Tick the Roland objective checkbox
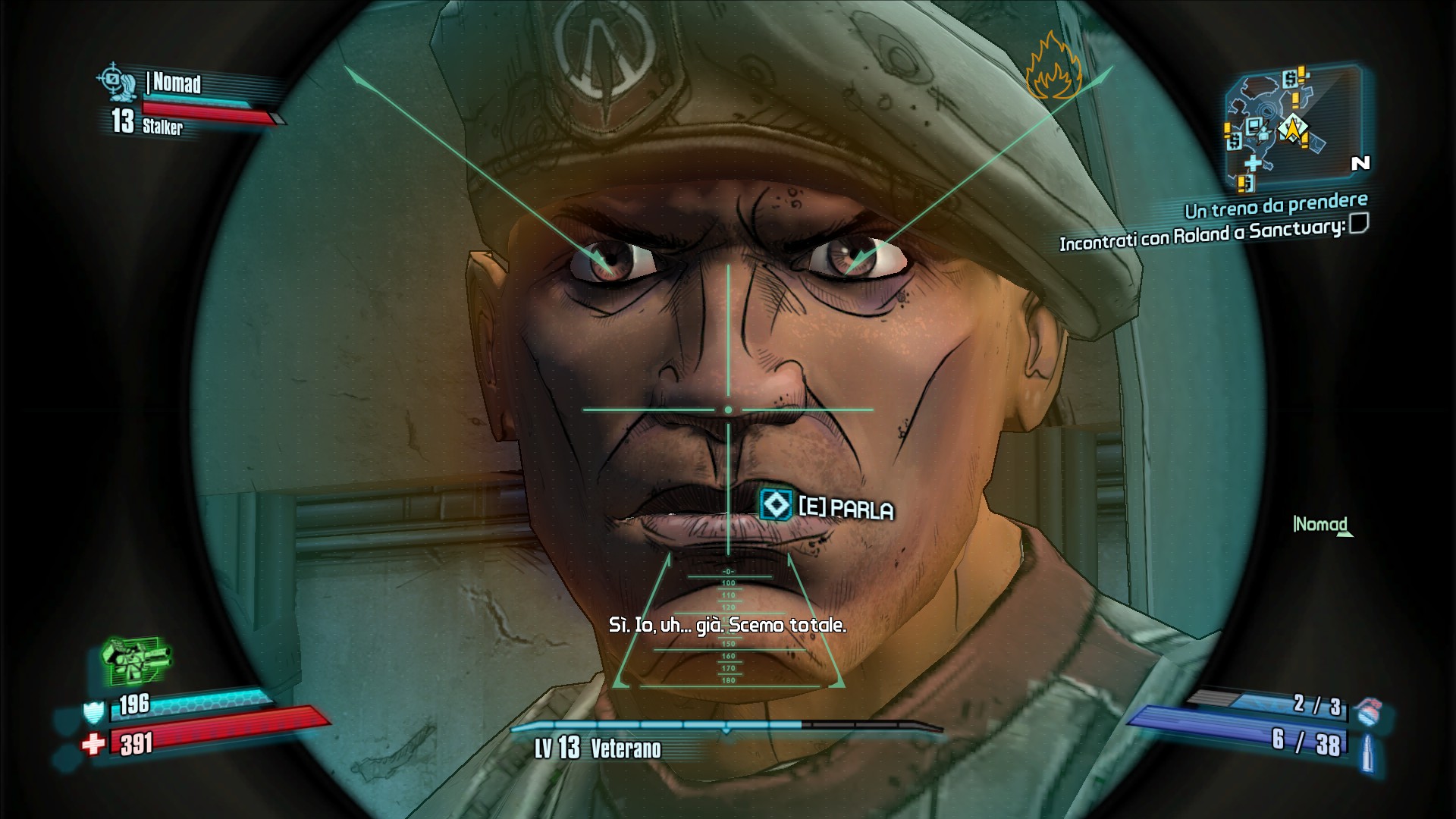 coord(1359,224)
